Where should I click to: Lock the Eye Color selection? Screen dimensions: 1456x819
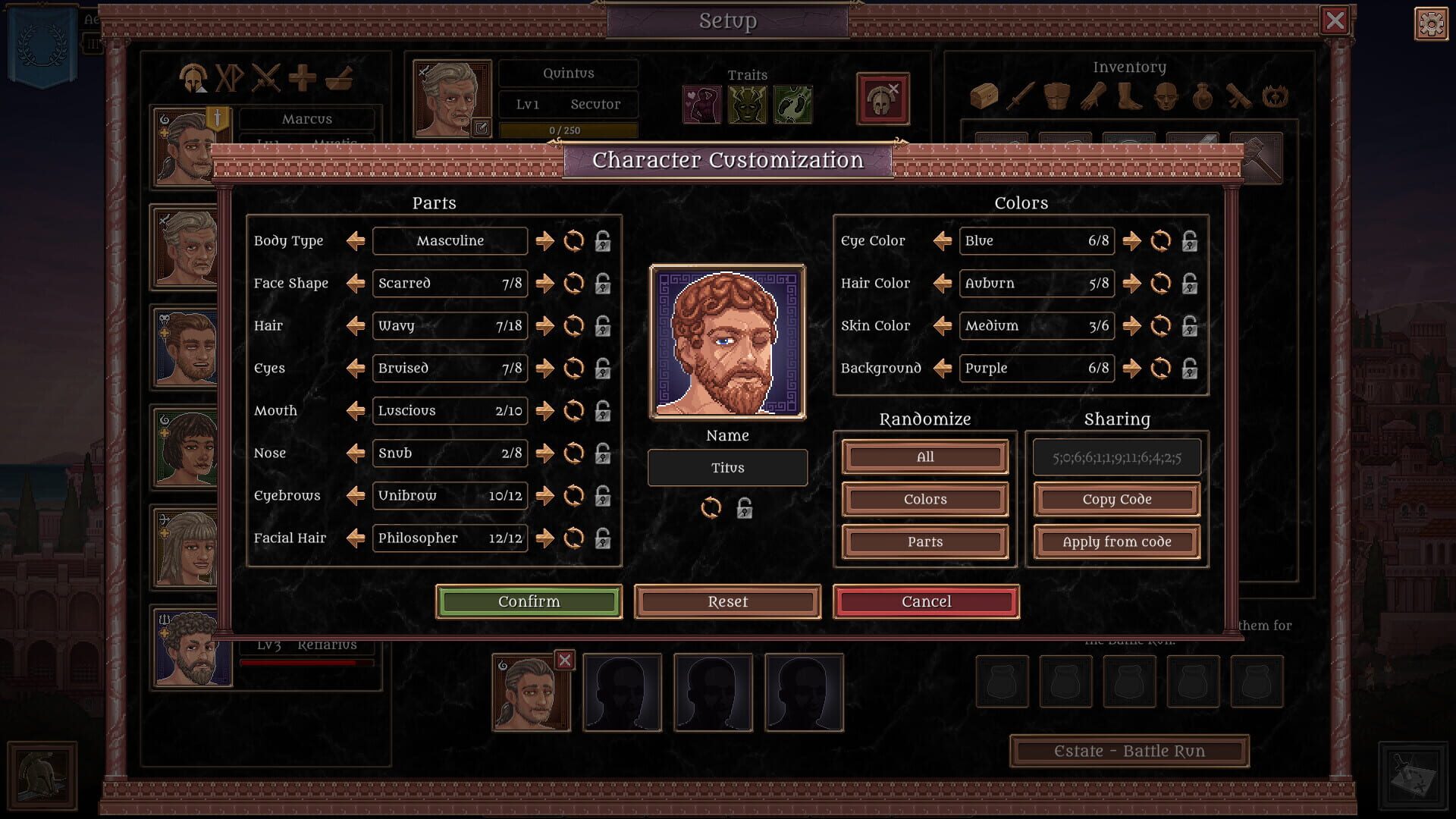1191,241
